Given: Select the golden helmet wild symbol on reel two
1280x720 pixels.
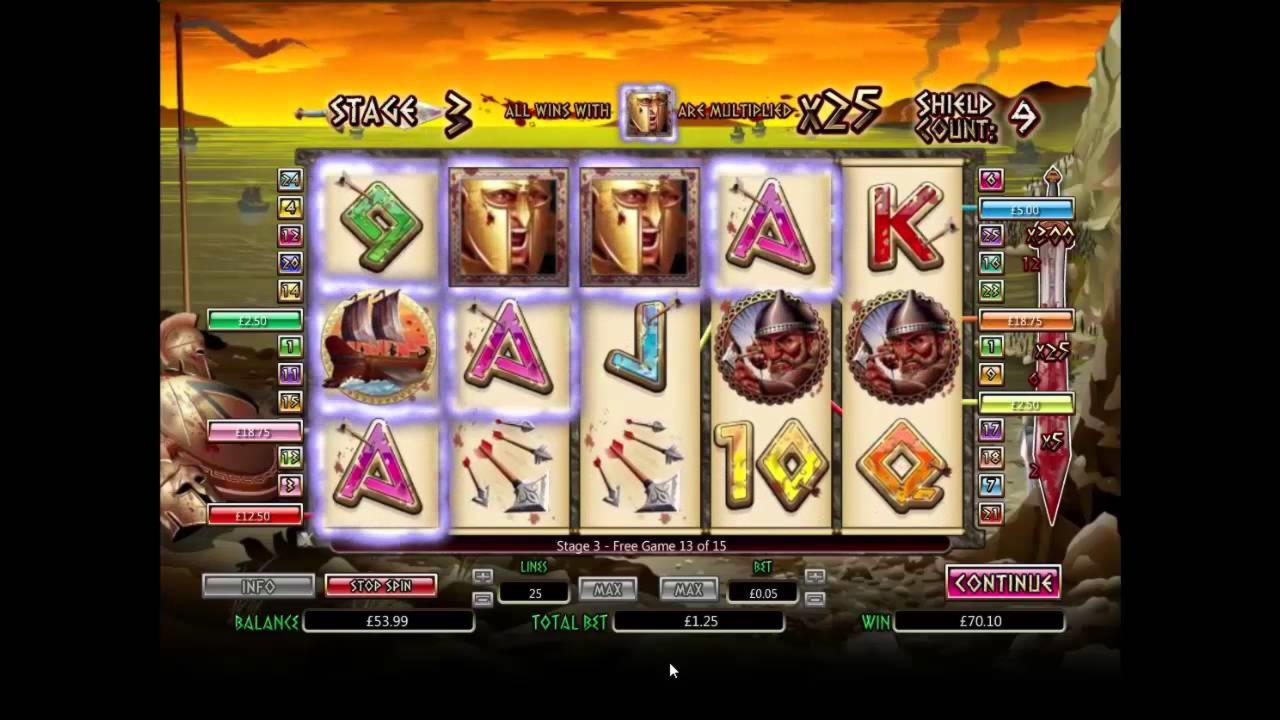Looking at the screenshot, I should point(507,224).
